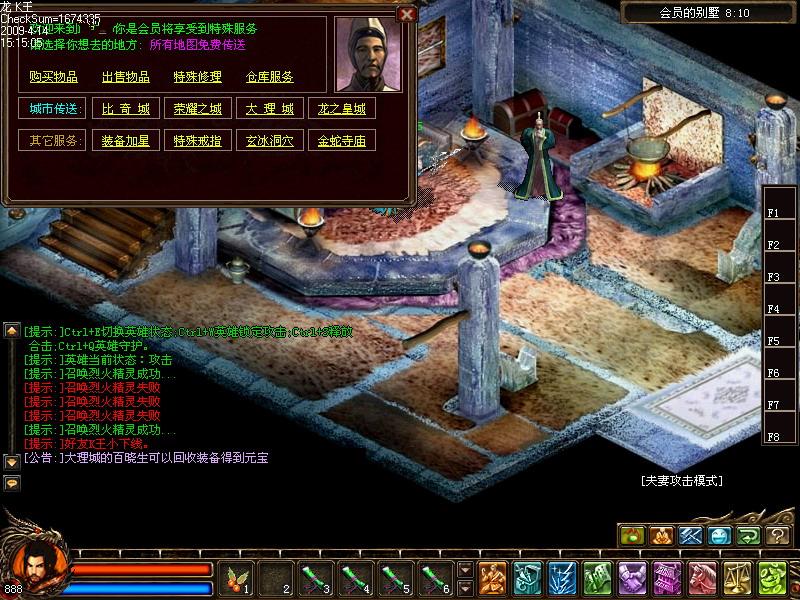Choose 购买物品 to buy items

pos(54,77)
